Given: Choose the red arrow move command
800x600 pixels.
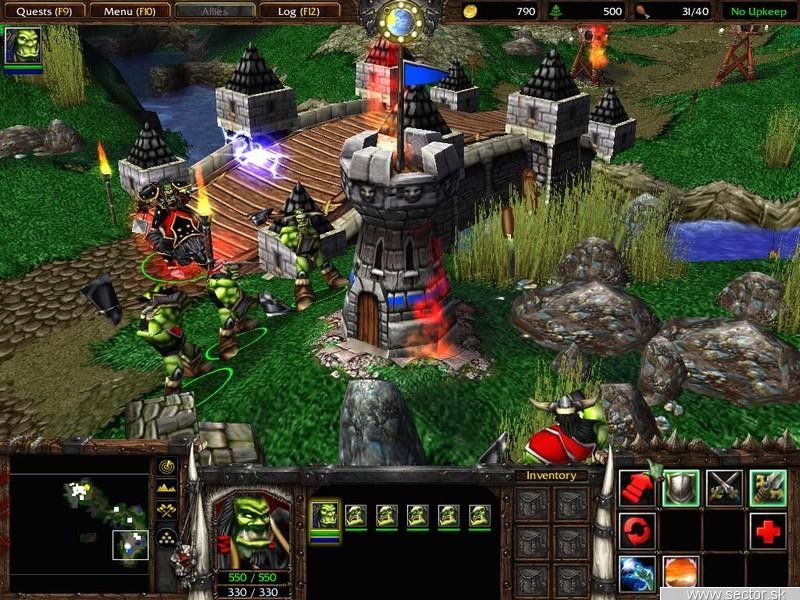Looking at the screenshot, I should [x=637, y=487].
